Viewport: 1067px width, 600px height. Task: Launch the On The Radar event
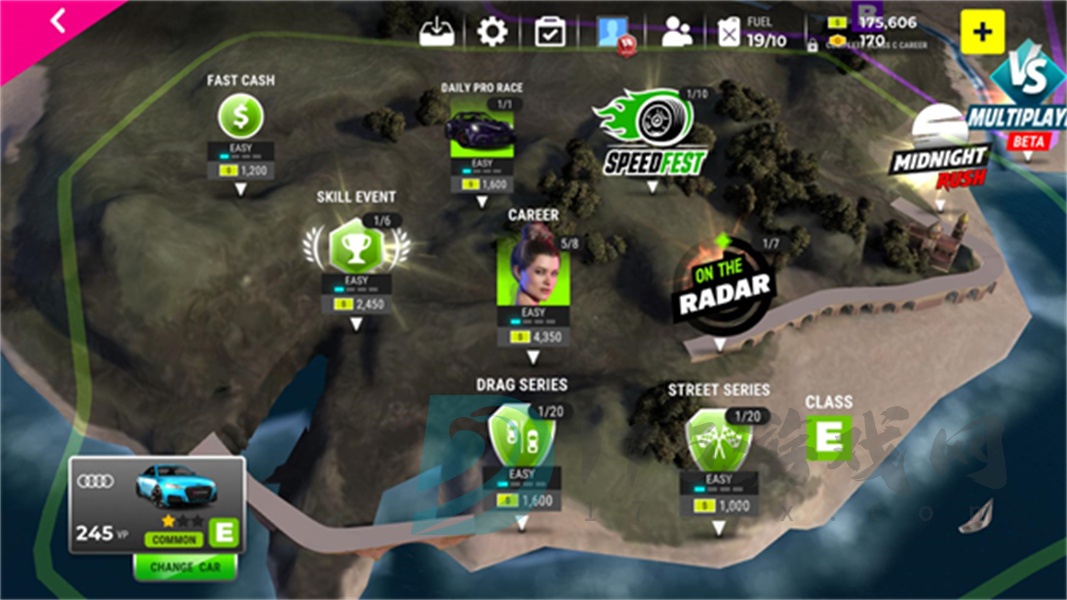coord(722,286)
